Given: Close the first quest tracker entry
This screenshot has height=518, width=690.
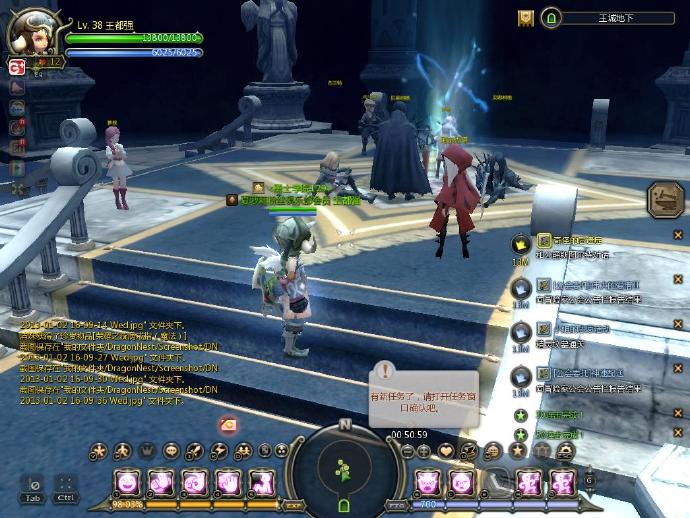Looking at the screenshot, I should 678,235.
